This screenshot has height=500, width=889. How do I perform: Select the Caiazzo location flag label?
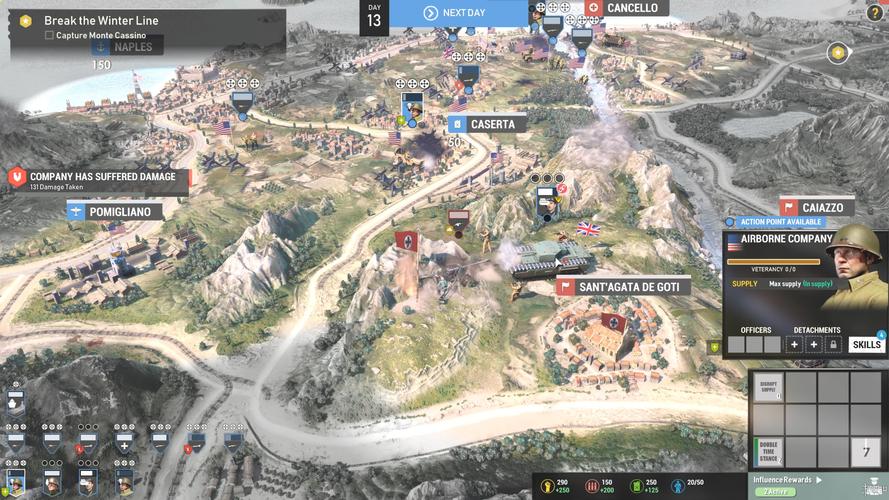coord(817,207)
